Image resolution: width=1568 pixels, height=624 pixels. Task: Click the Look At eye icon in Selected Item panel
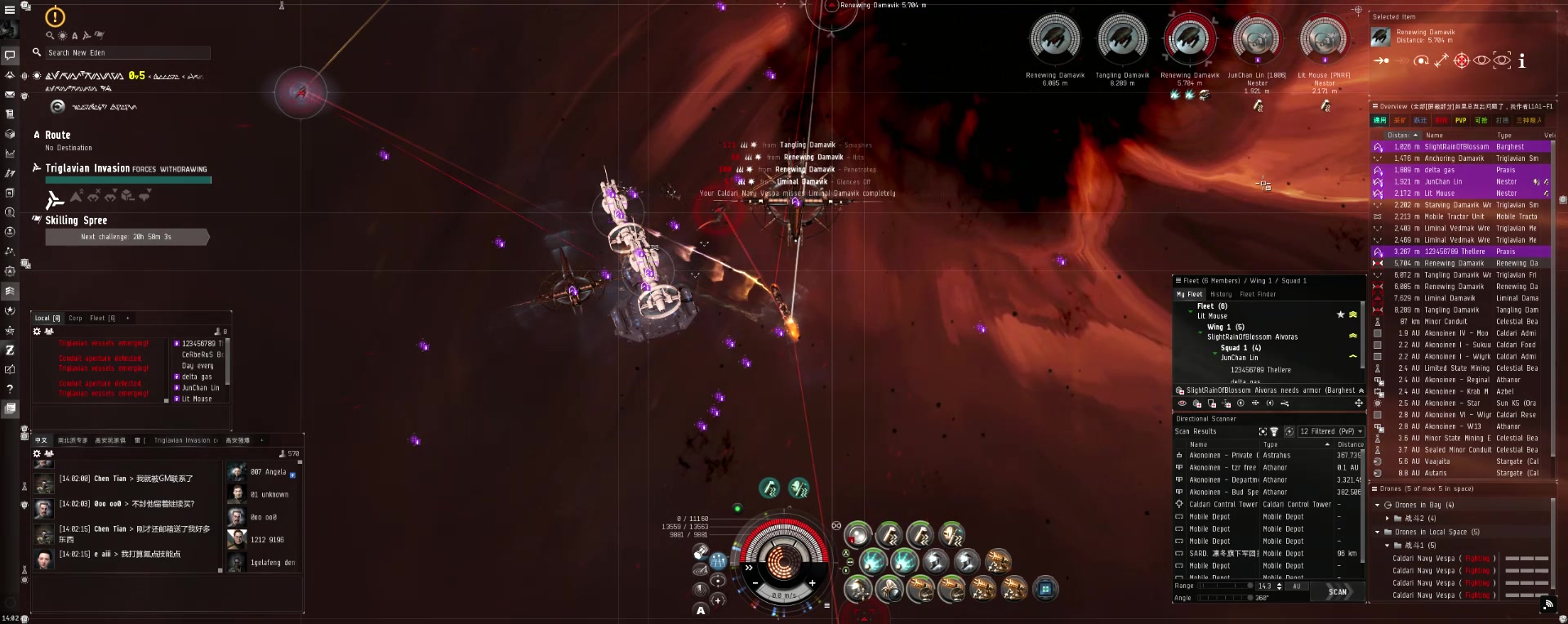pos(1481,60)
